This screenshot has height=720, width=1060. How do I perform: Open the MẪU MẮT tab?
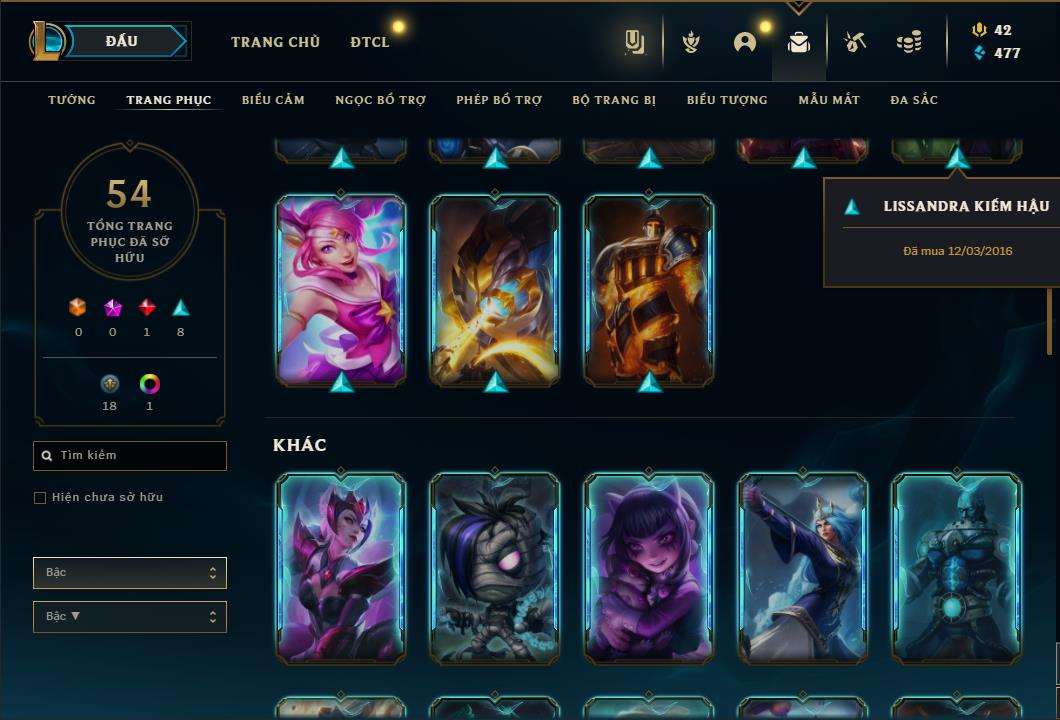(x=829, y=100)
